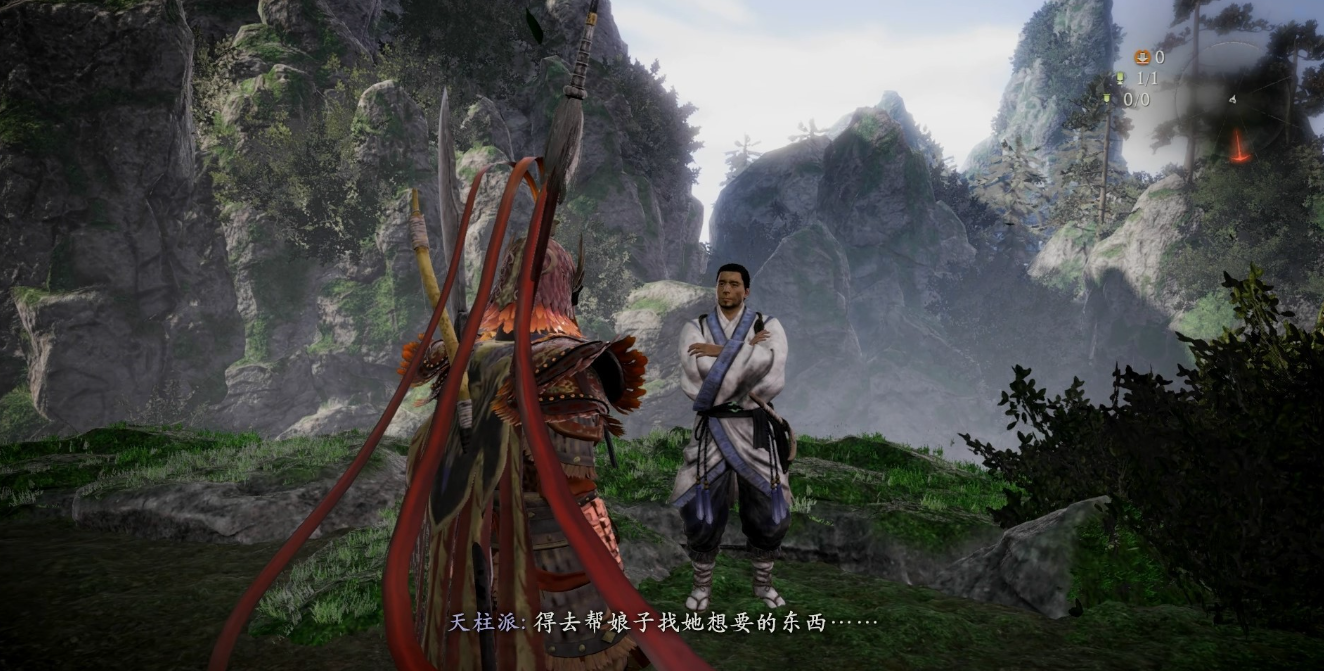Click the orange down-arrow counter icon

point(1141,57)
